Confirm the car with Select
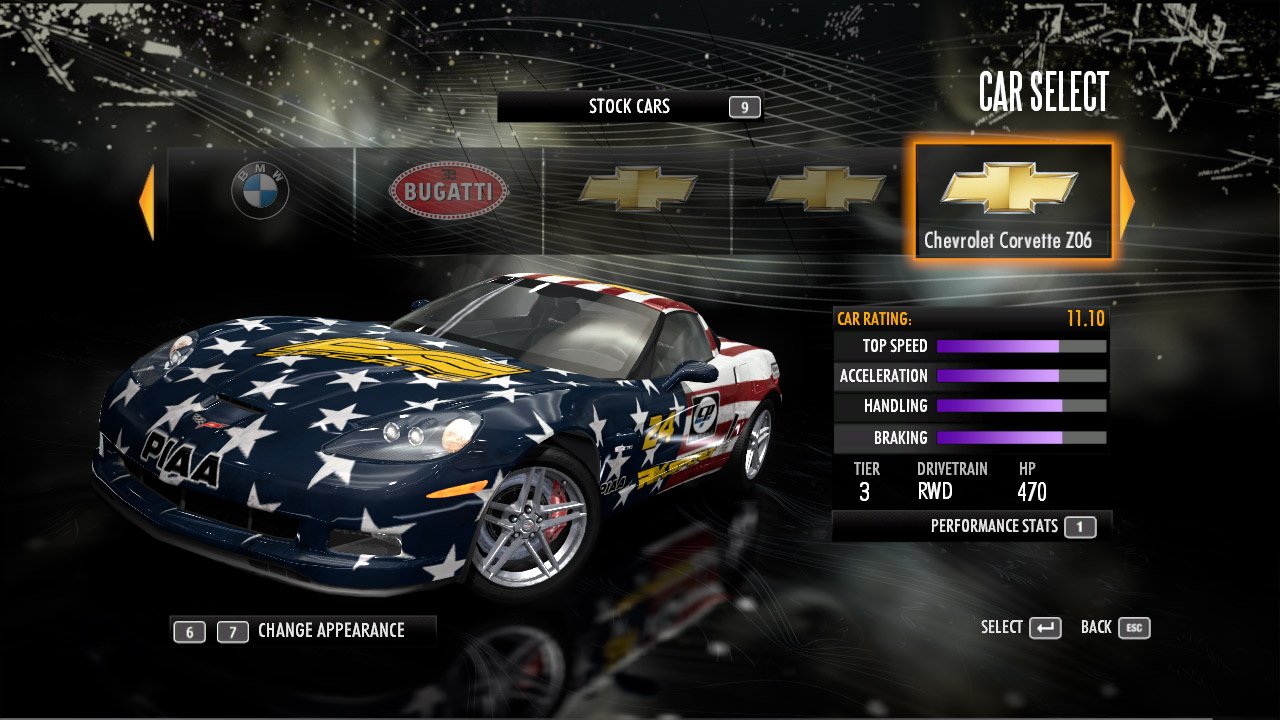 [1021, 628]
